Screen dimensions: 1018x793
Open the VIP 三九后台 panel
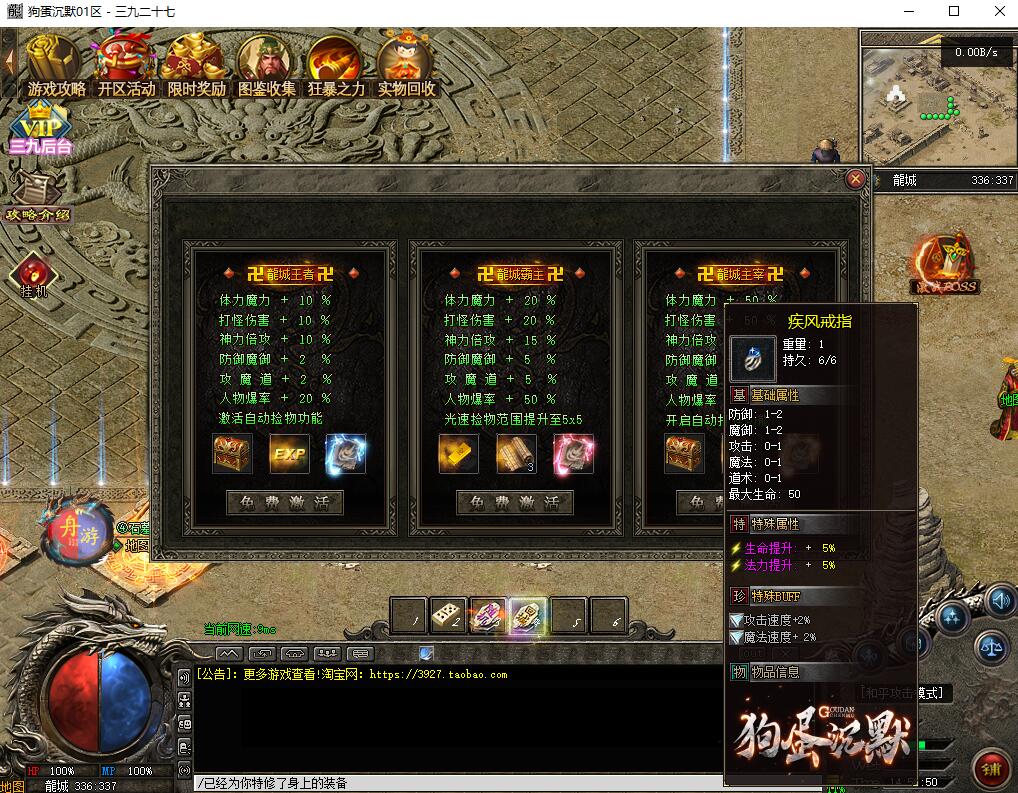pos(41,130)
